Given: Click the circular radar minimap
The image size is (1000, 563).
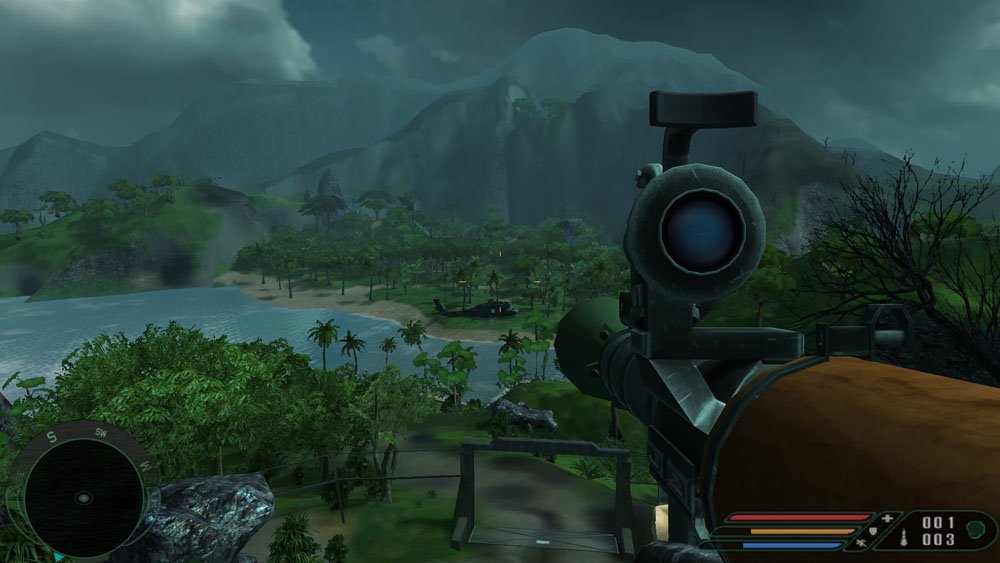Looking at the screenshot, I should click(x=83, y=497).
